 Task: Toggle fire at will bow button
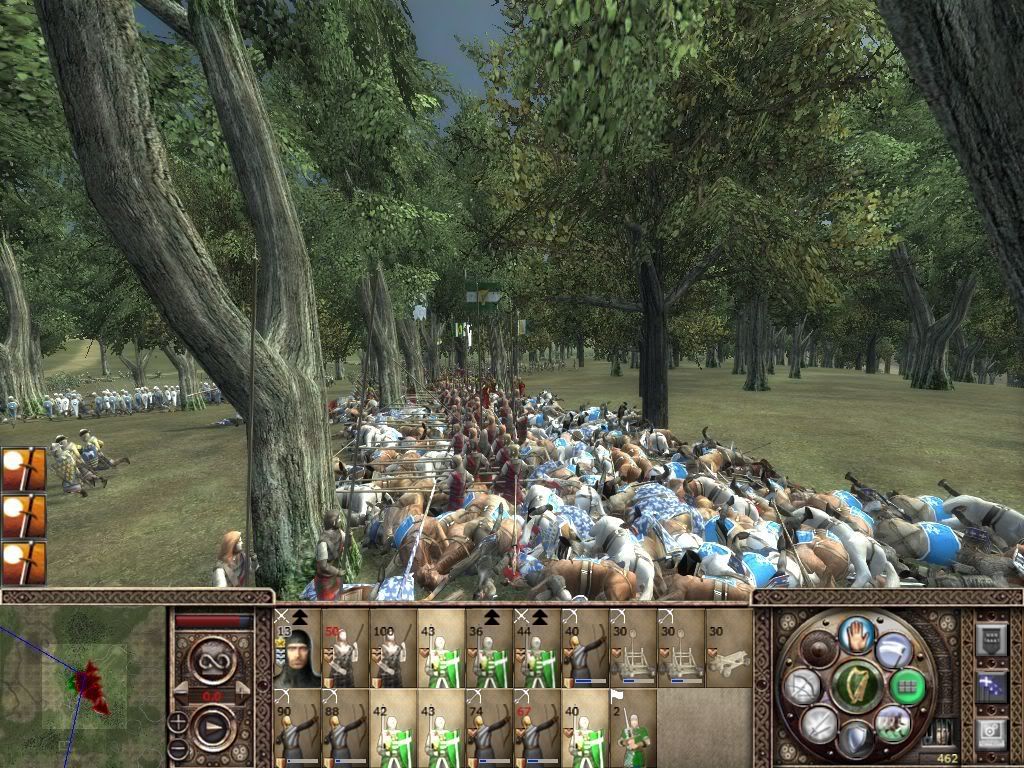pyautogui.click(x=802, y=687)
